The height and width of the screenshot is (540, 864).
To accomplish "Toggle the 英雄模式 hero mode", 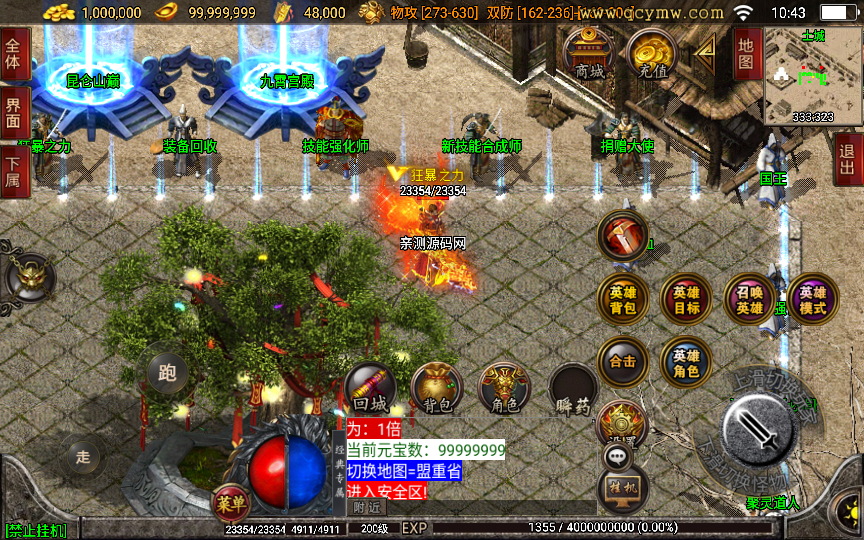I will pyautogui.click(x=813, y=299).
